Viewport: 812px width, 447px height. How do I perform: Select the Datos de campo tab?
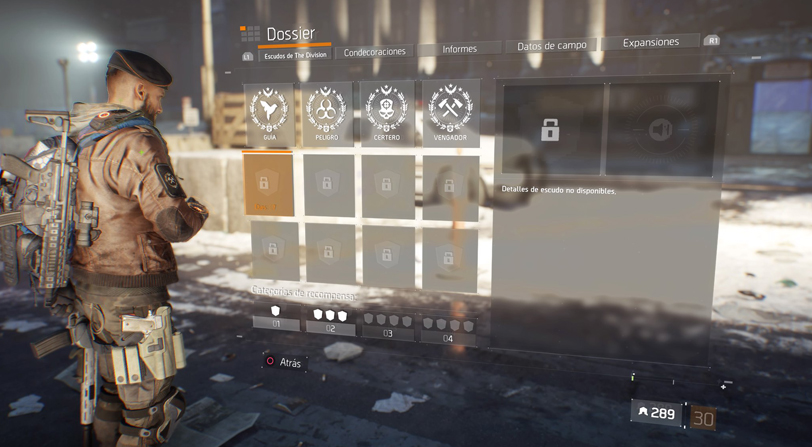click(552, 46)
